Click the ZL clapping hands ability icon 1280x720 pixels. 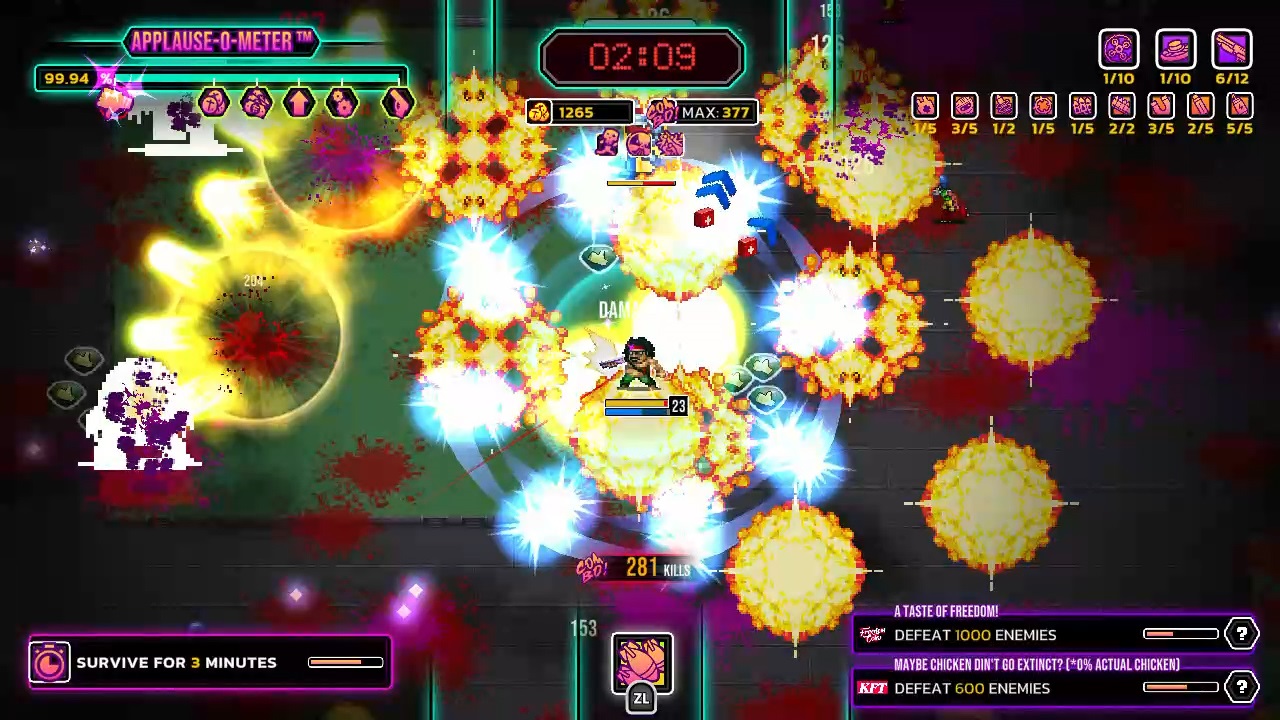642,662
